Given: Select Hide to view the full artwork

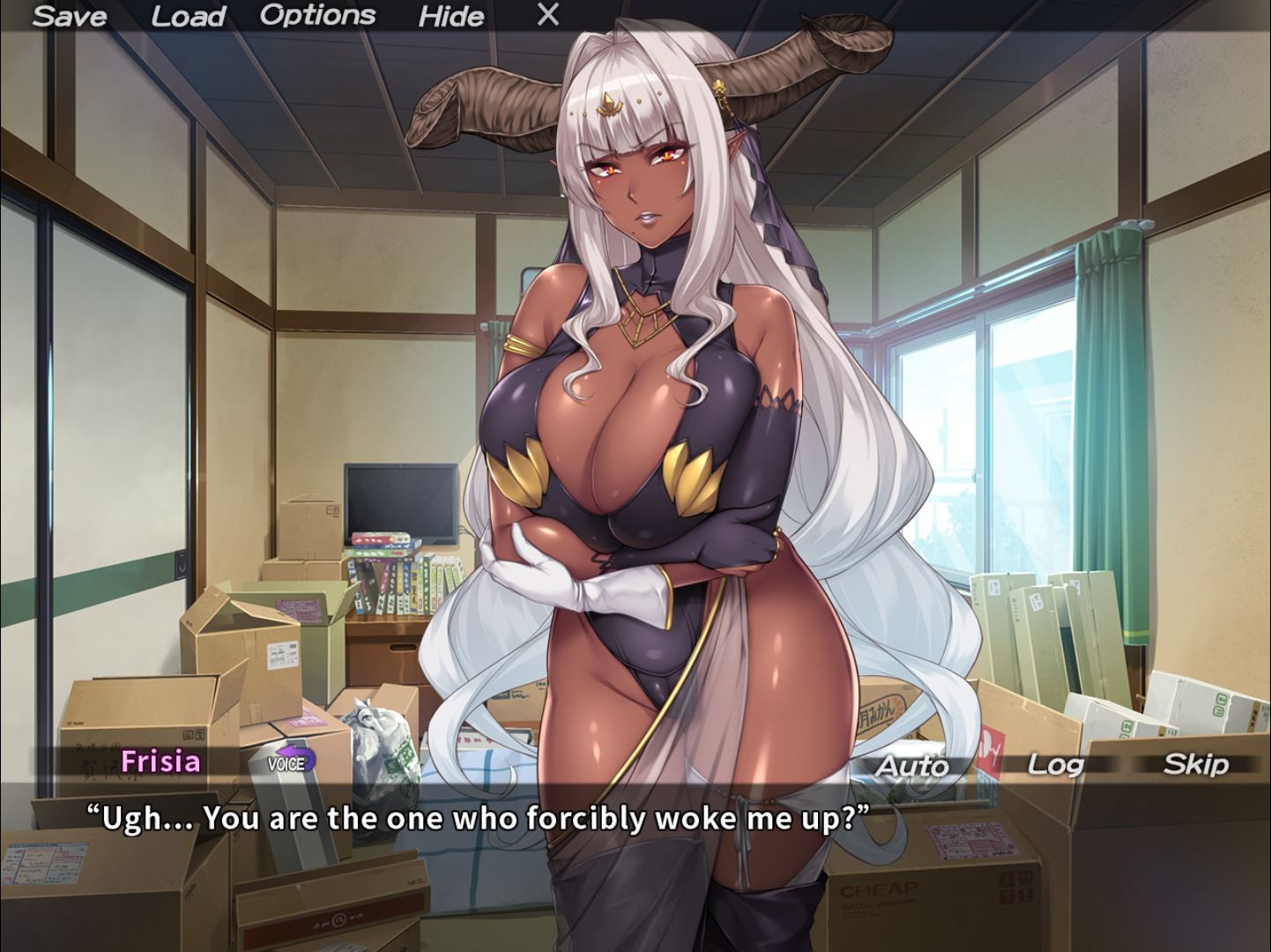Looking at the screenshot, I should point(450,16).
